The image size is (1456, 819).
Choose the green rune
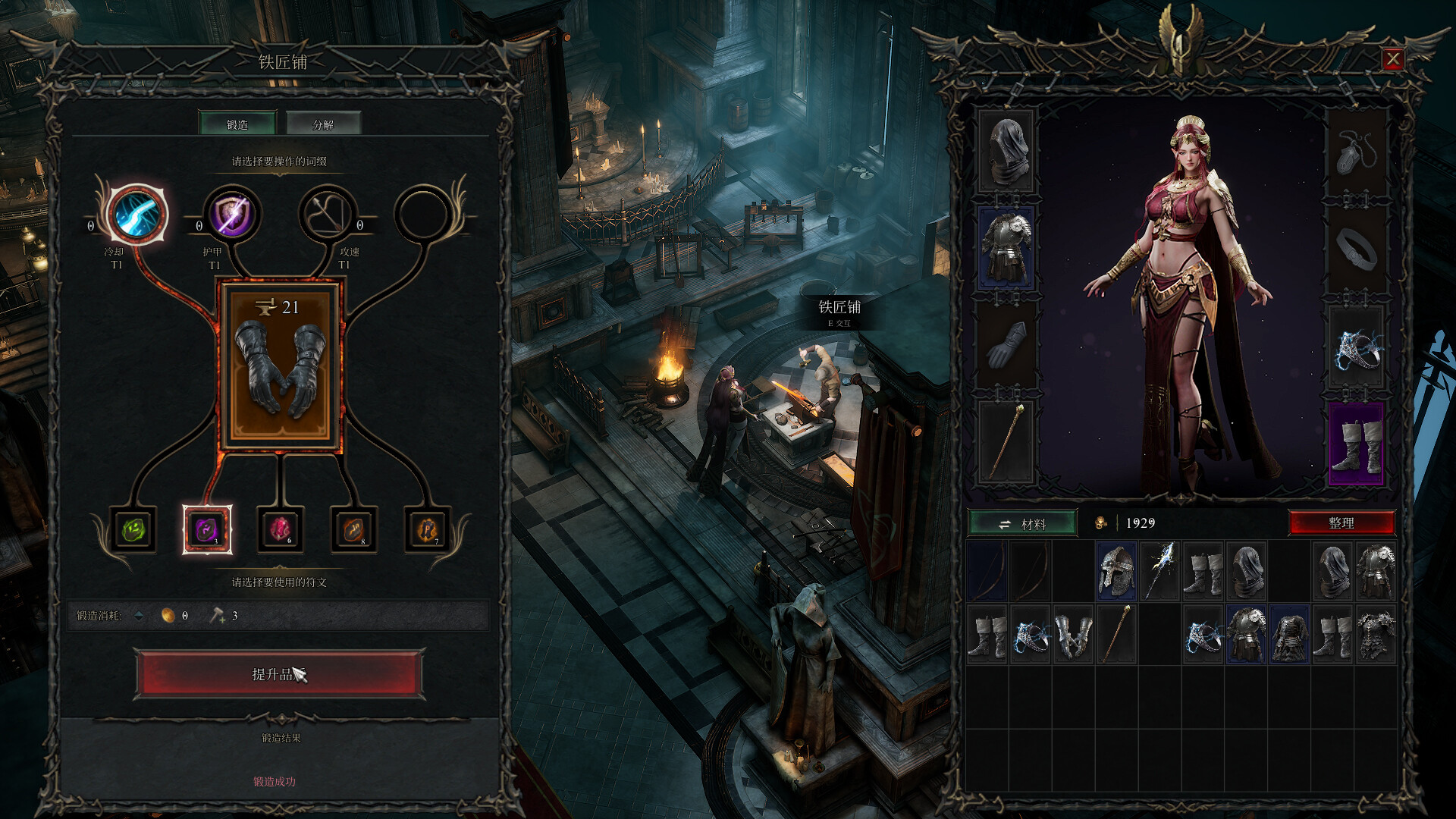pos(134,529)
